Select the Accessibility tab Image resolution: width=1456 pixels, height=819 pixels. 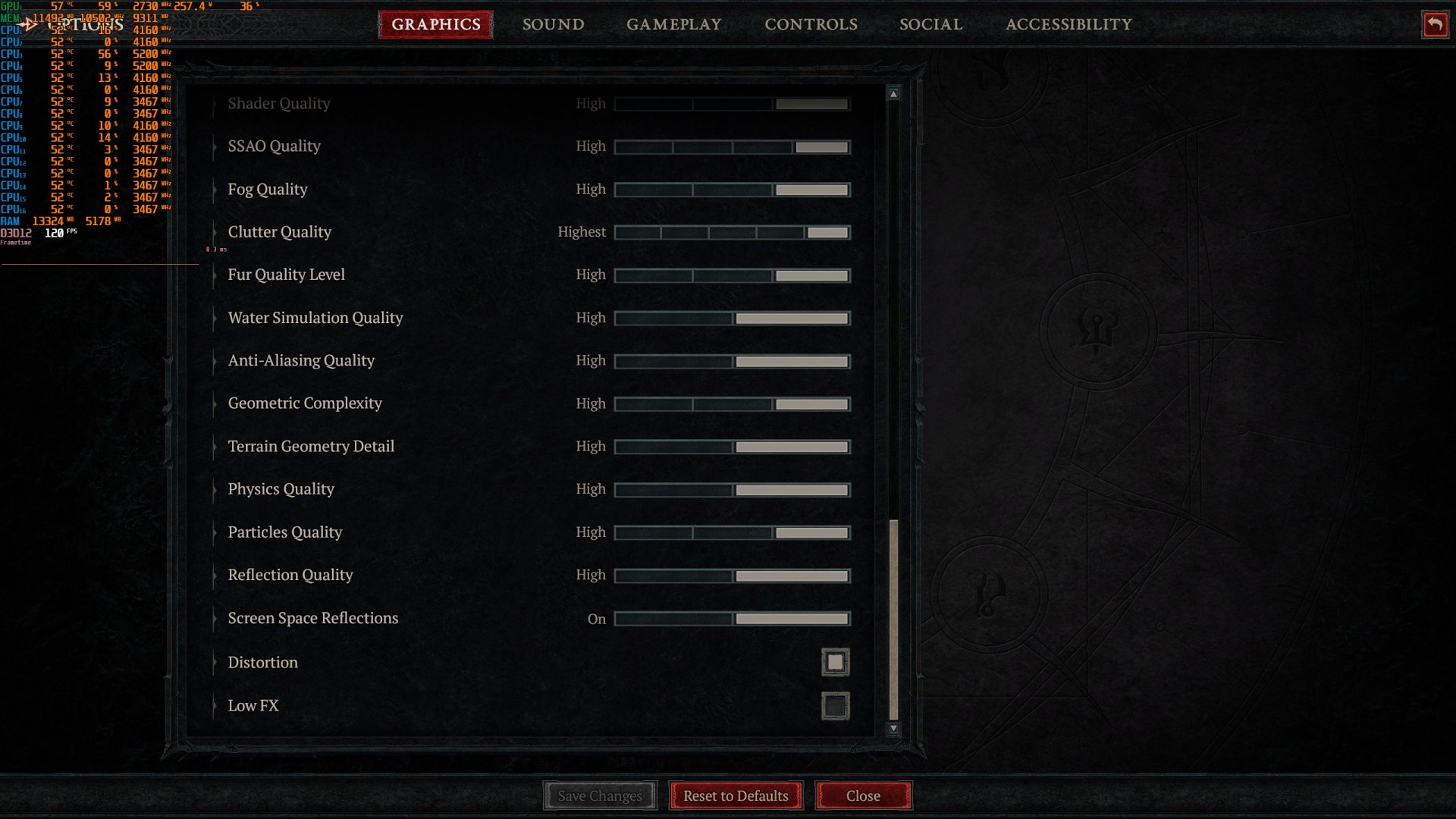point(1068,24)
